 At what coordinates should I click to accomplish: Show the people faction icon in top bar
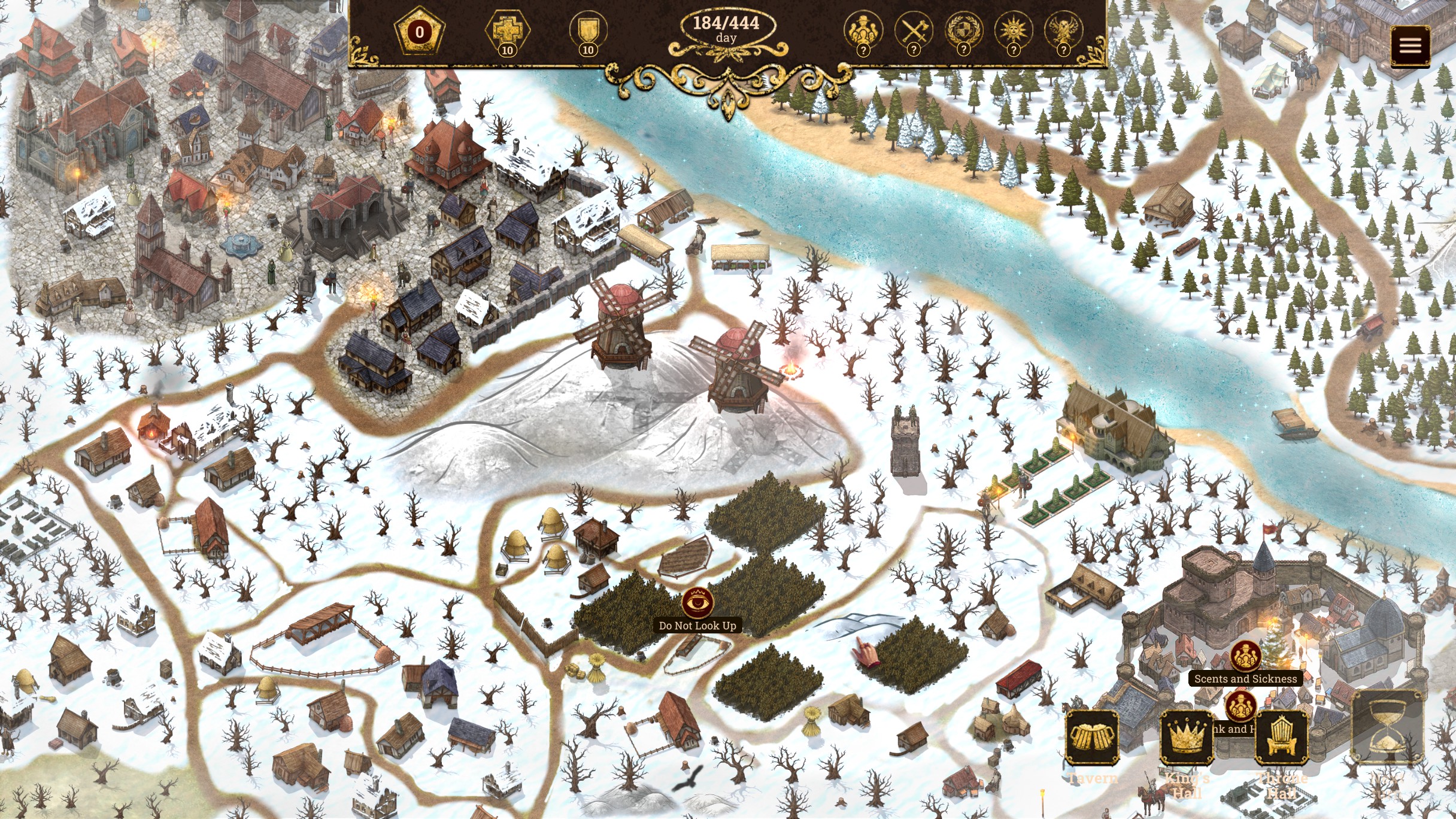tap(863, 29)
